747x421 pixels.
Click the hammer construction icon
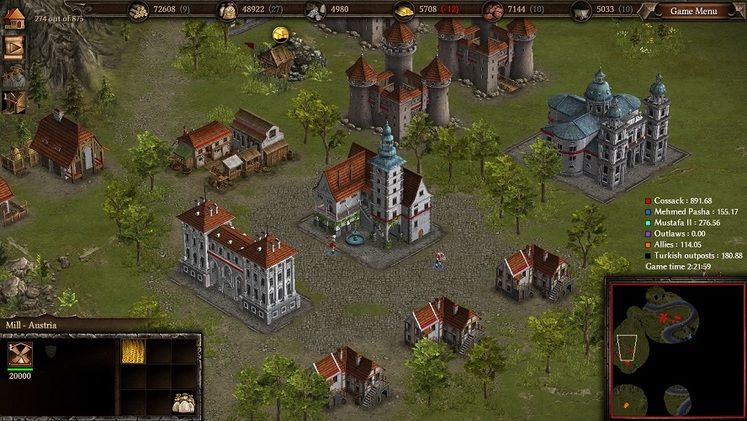pyautogui.click(x=14, y=101)
